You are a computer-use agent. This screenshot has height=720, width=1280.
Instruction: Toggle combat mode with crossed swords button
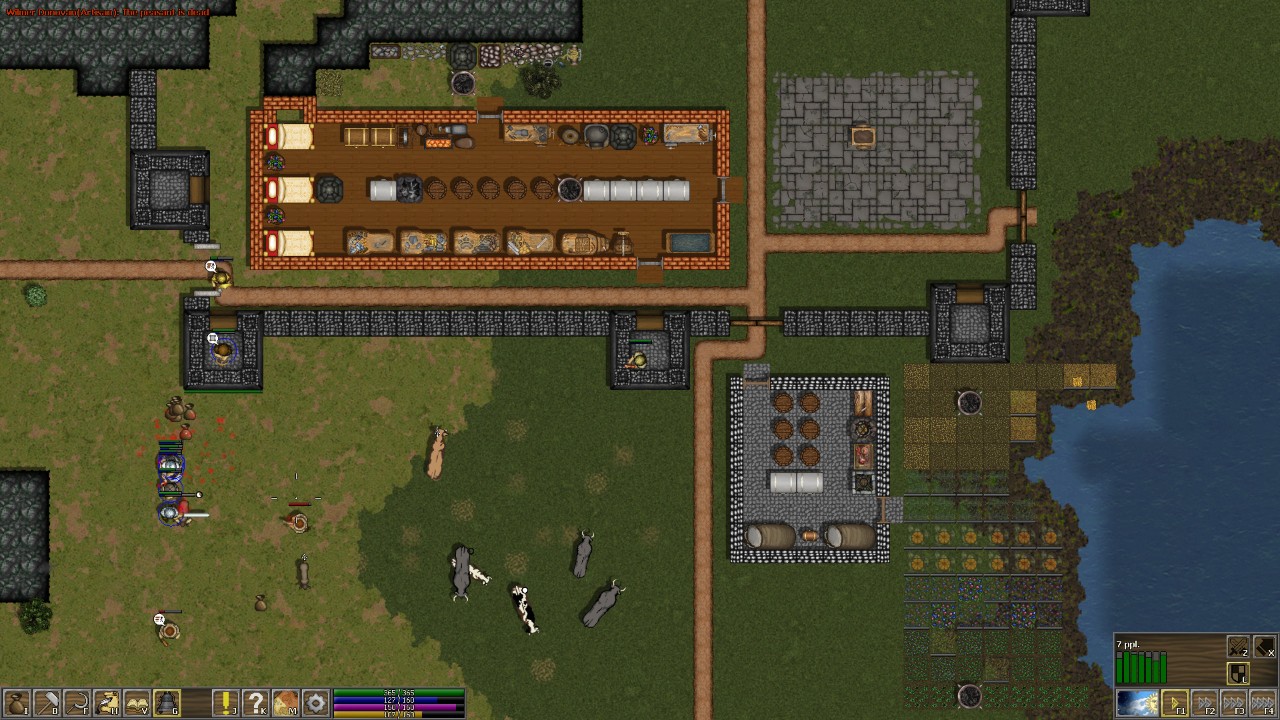point(1238,645)
